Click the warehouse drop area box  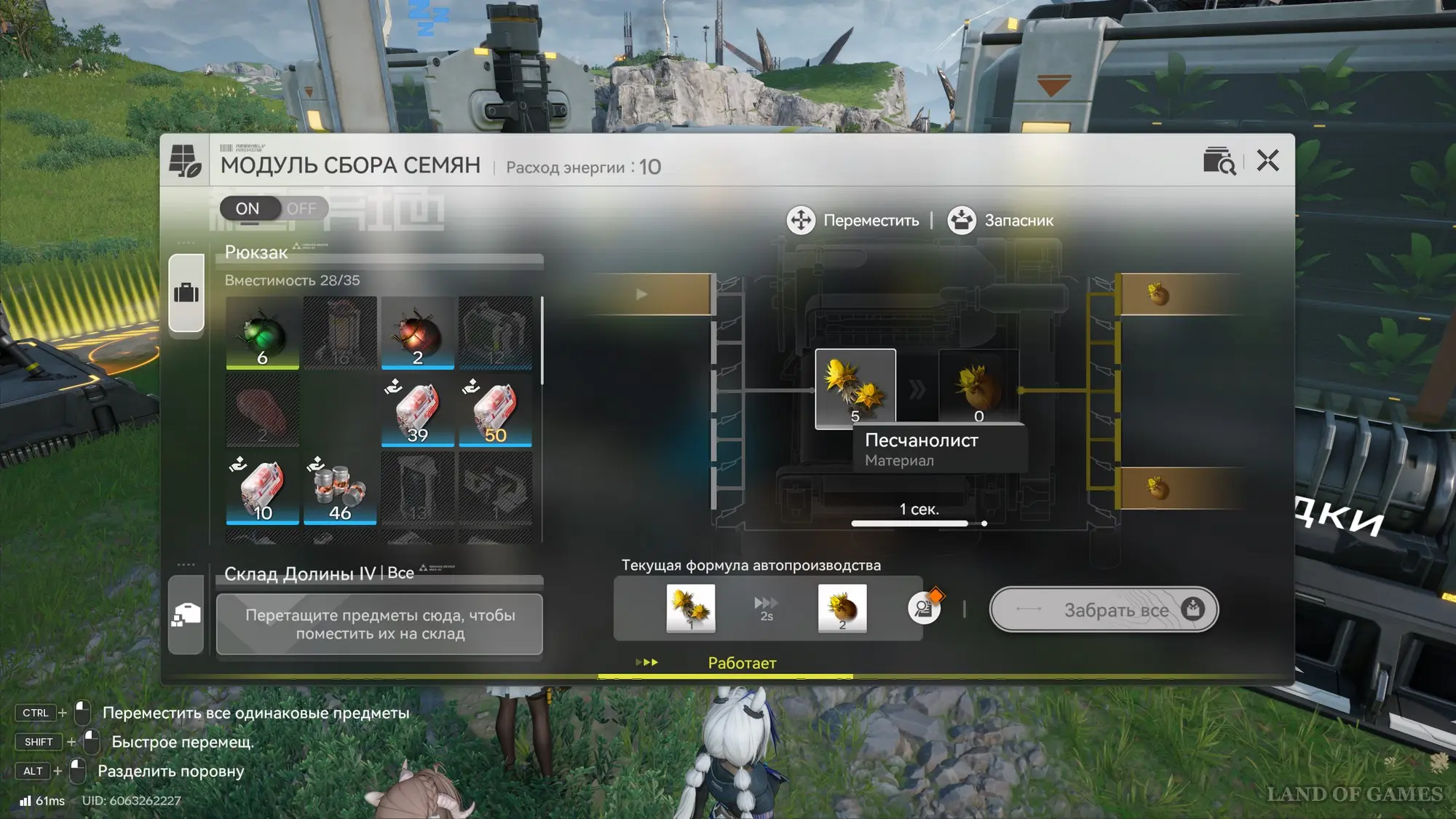coord(379,624)
